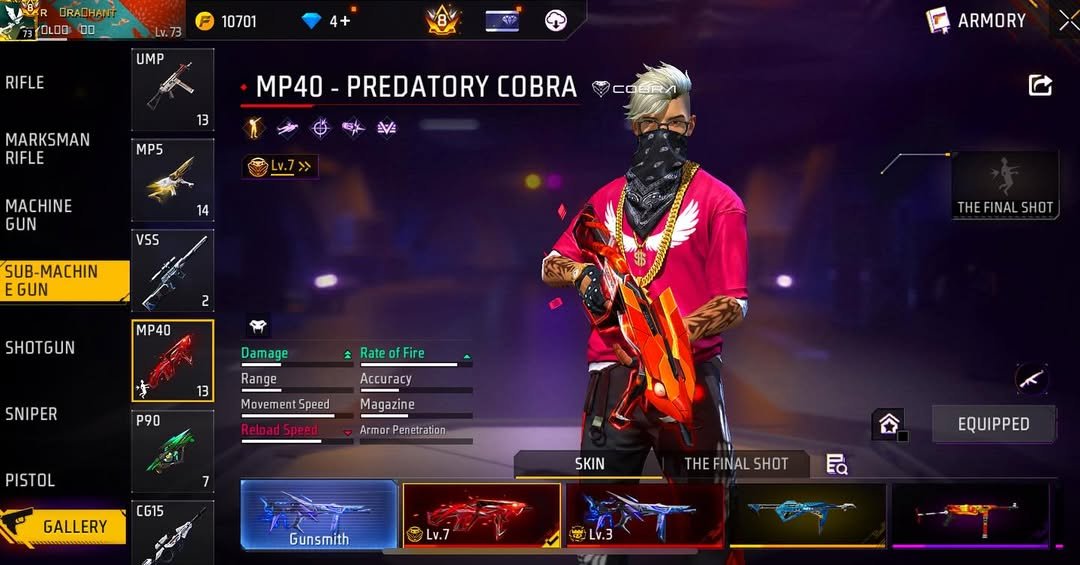Tap the gold coins balance
This screenshot has height=565, width=1080.
click(227, 21)
